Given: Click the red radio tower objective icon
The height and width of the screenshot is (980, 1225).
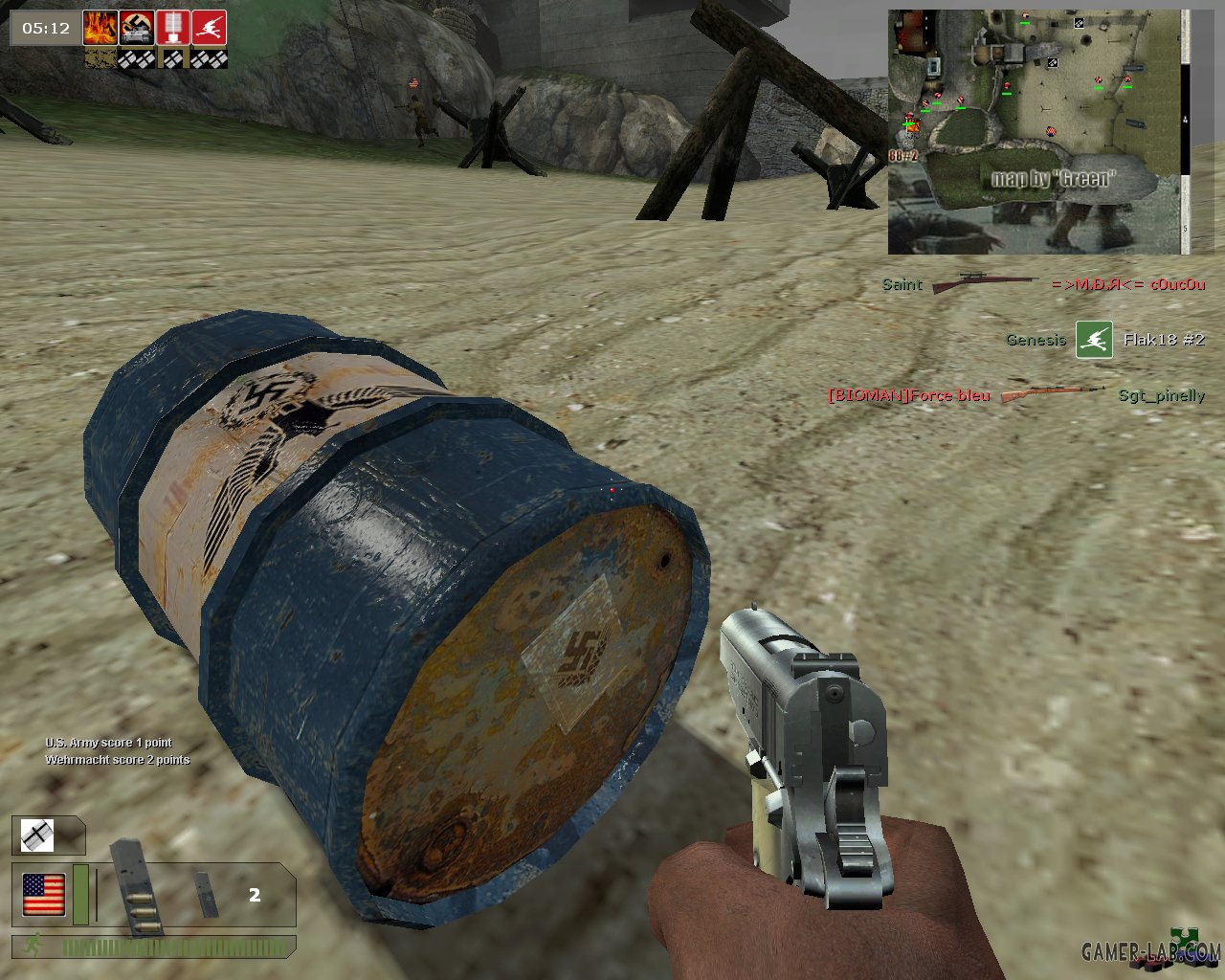Looking at the screenshot, I should coord(173,28).
